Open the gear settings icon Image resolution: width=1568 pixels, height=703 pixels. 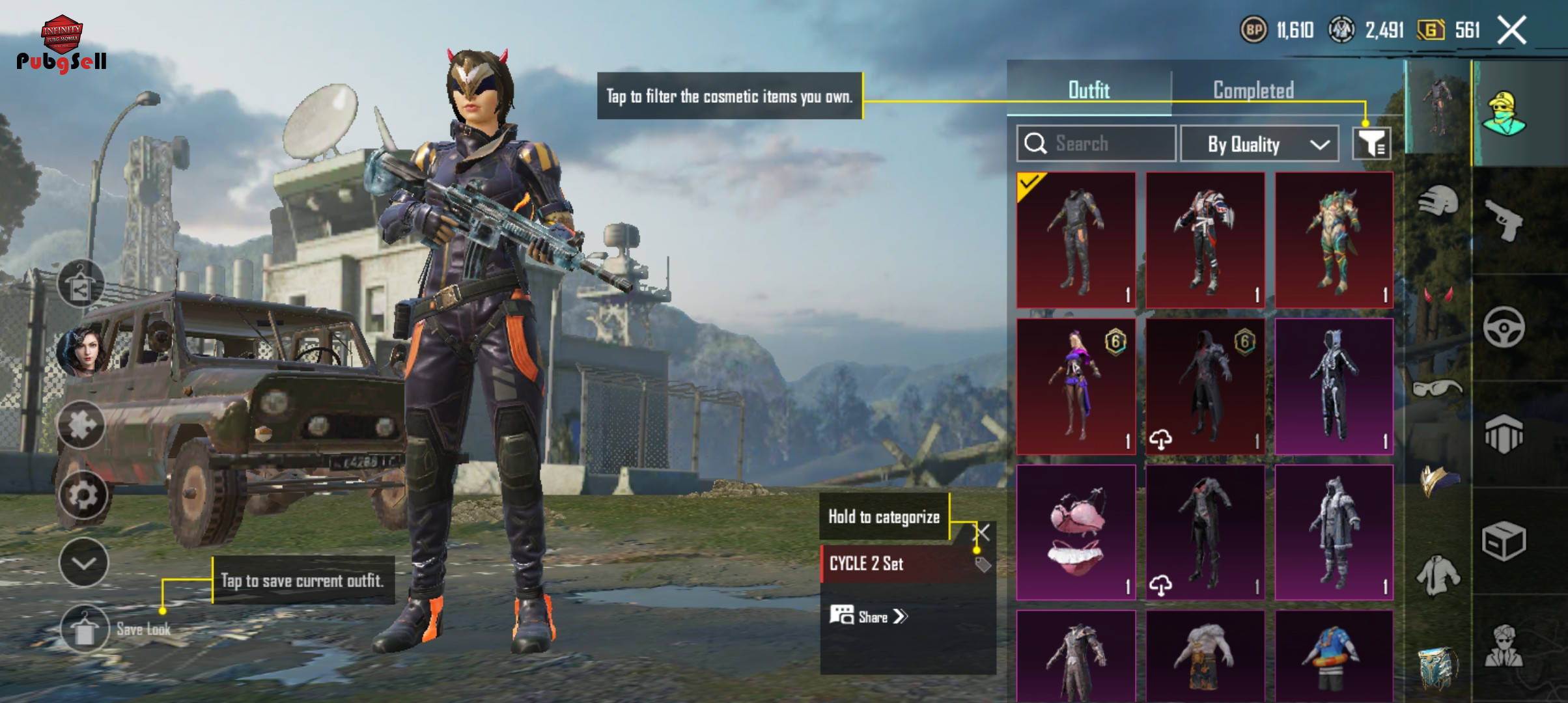(x=83, y=495)
